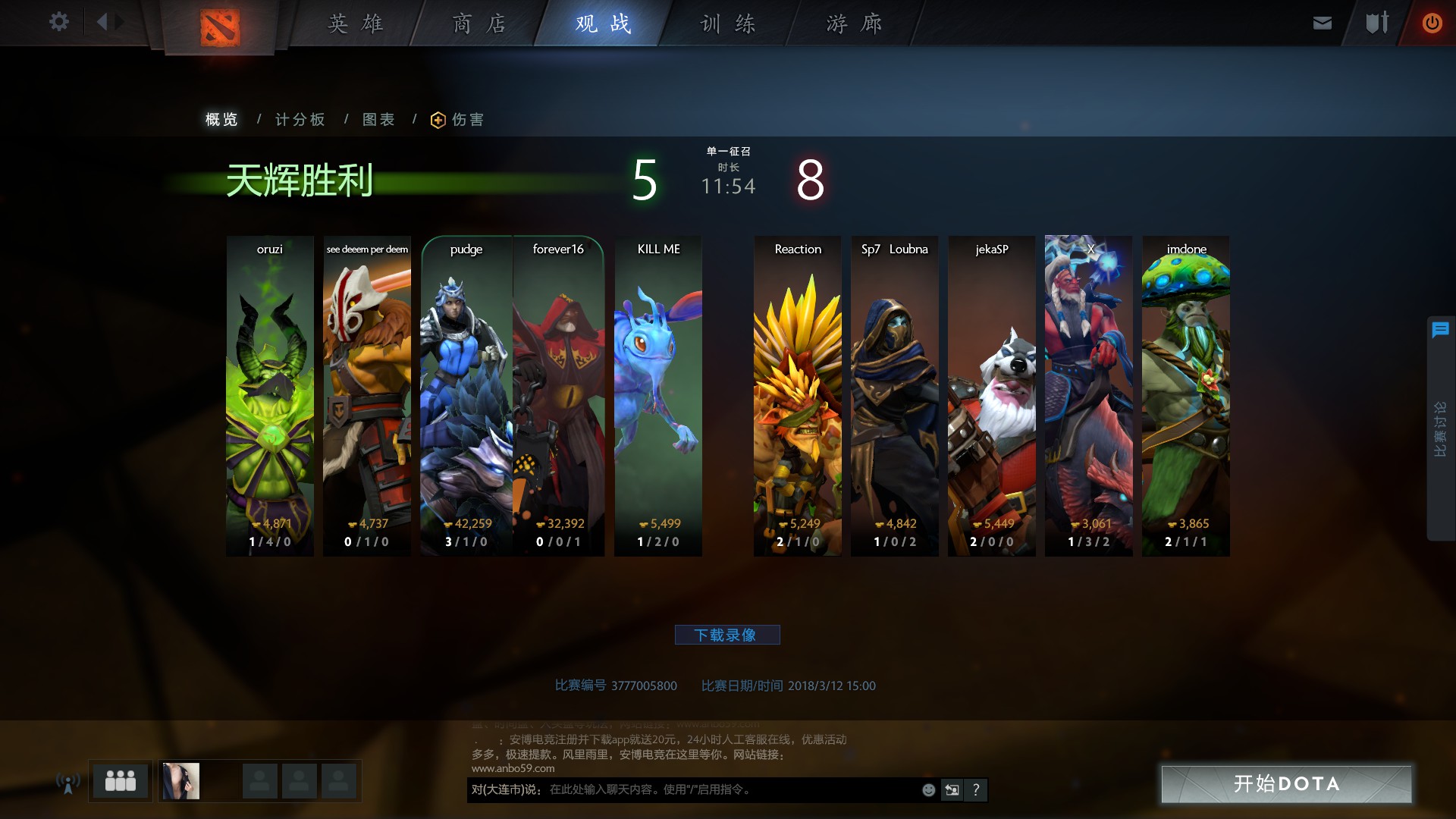Click the screenshot-share icon beside chat input

point(952,790)
